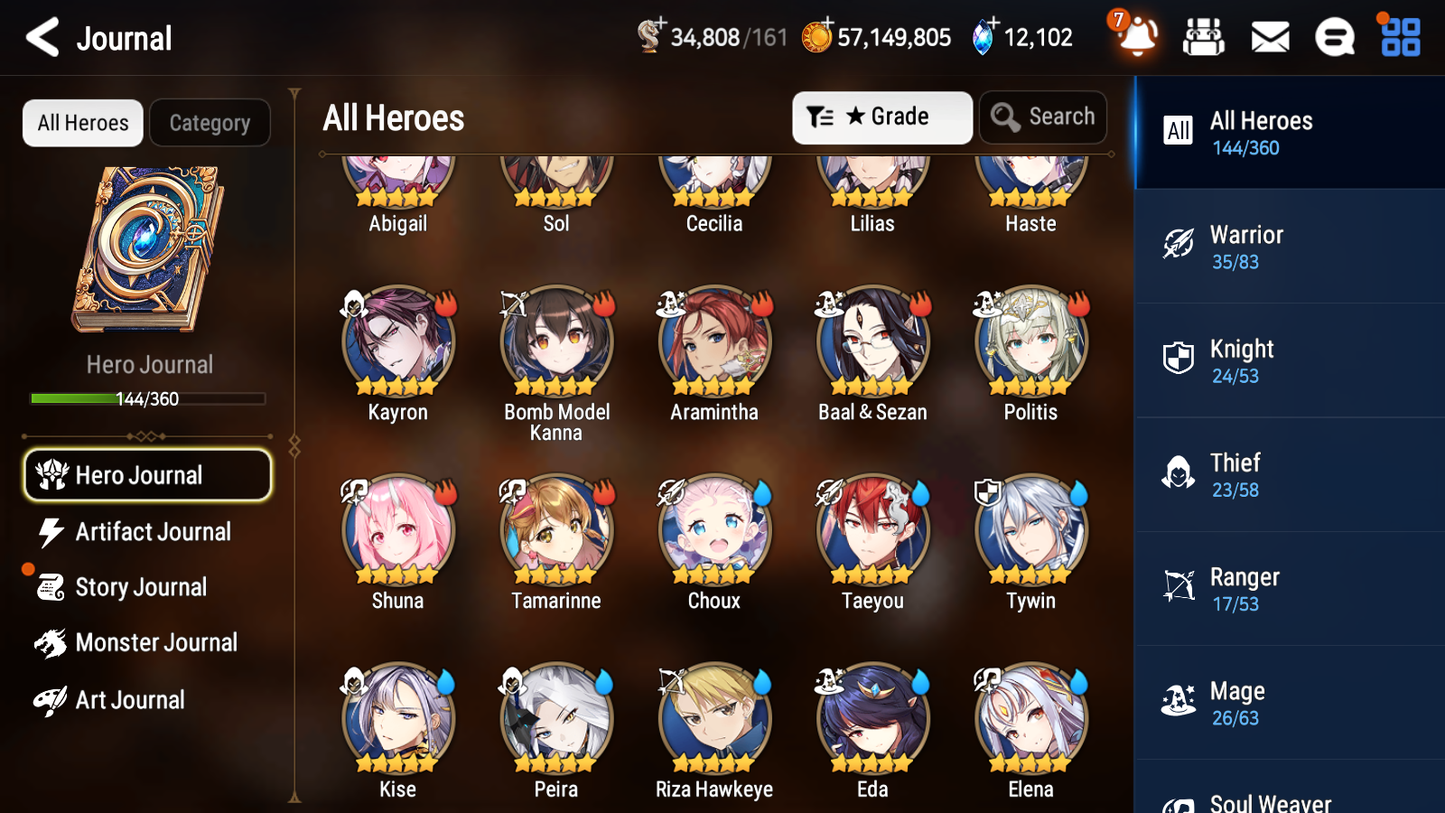The image size is (1445, 813).
Task: Open the inventory chest icon
Action: pos(1203,36)
